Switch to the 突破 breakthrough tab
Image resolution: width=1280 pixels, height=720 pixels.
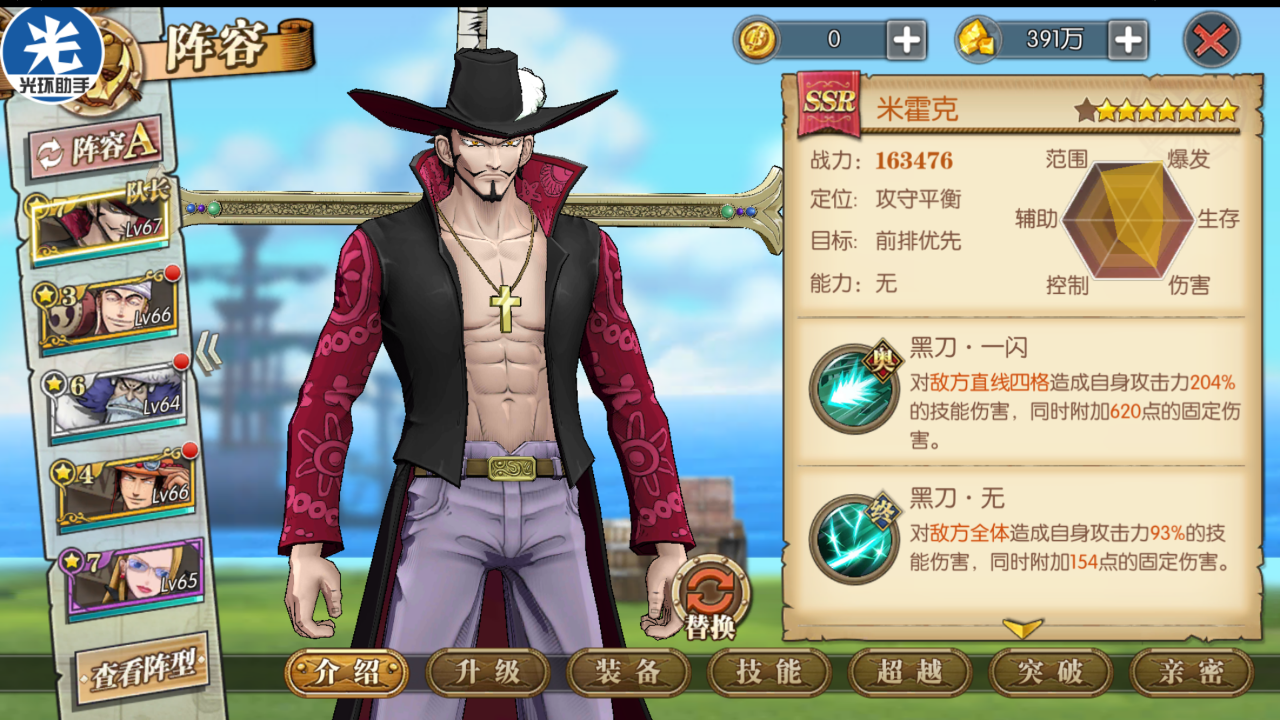coord(1050,672)
